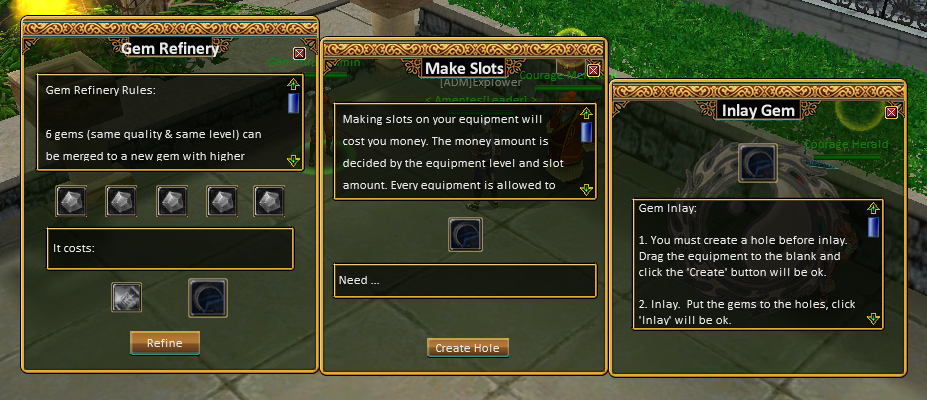Close the Make Slots window
This screenshot has width=927, height=400.
pyautogui.click(x=593, y=70)
